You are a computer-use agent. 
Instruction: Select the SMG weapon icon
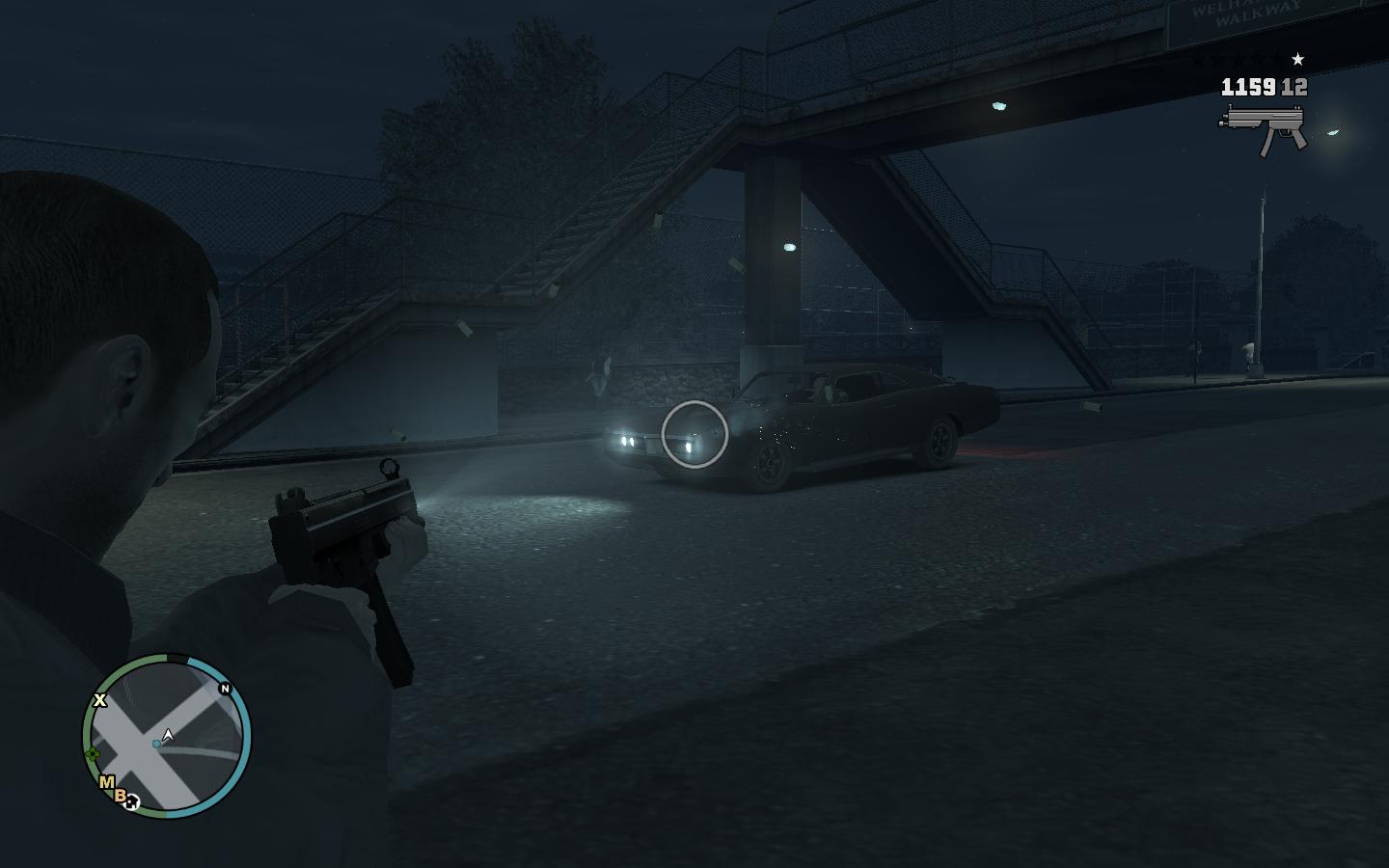coord(1264,127)
